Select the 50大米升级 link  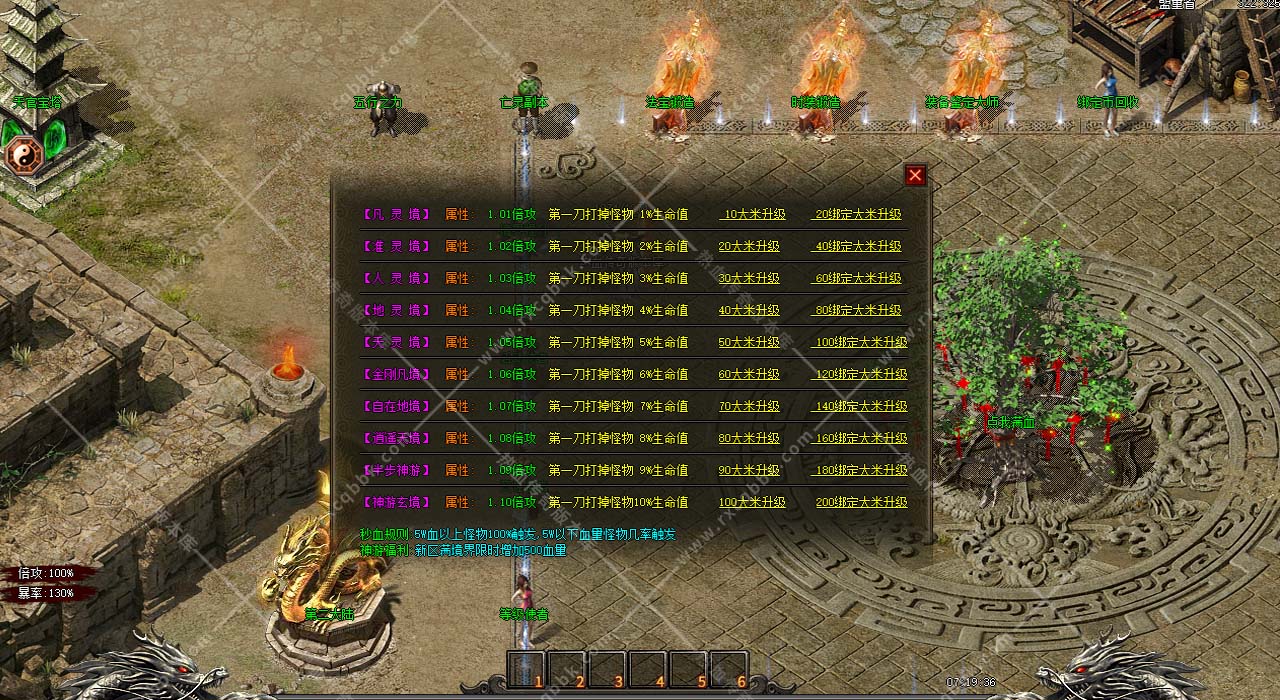[x=749, y=342]
